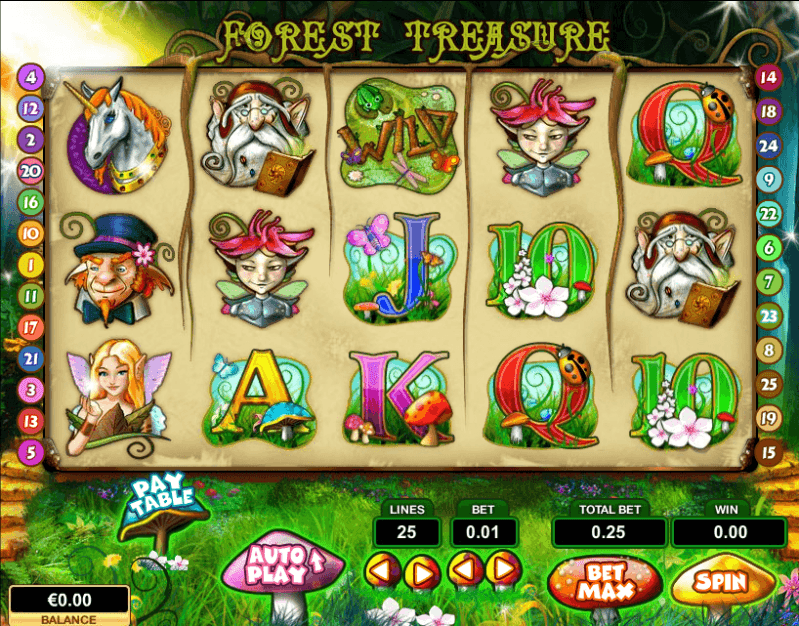Click payline marker 25
This screenshot has height=626, width=799.
pos(768,383)
